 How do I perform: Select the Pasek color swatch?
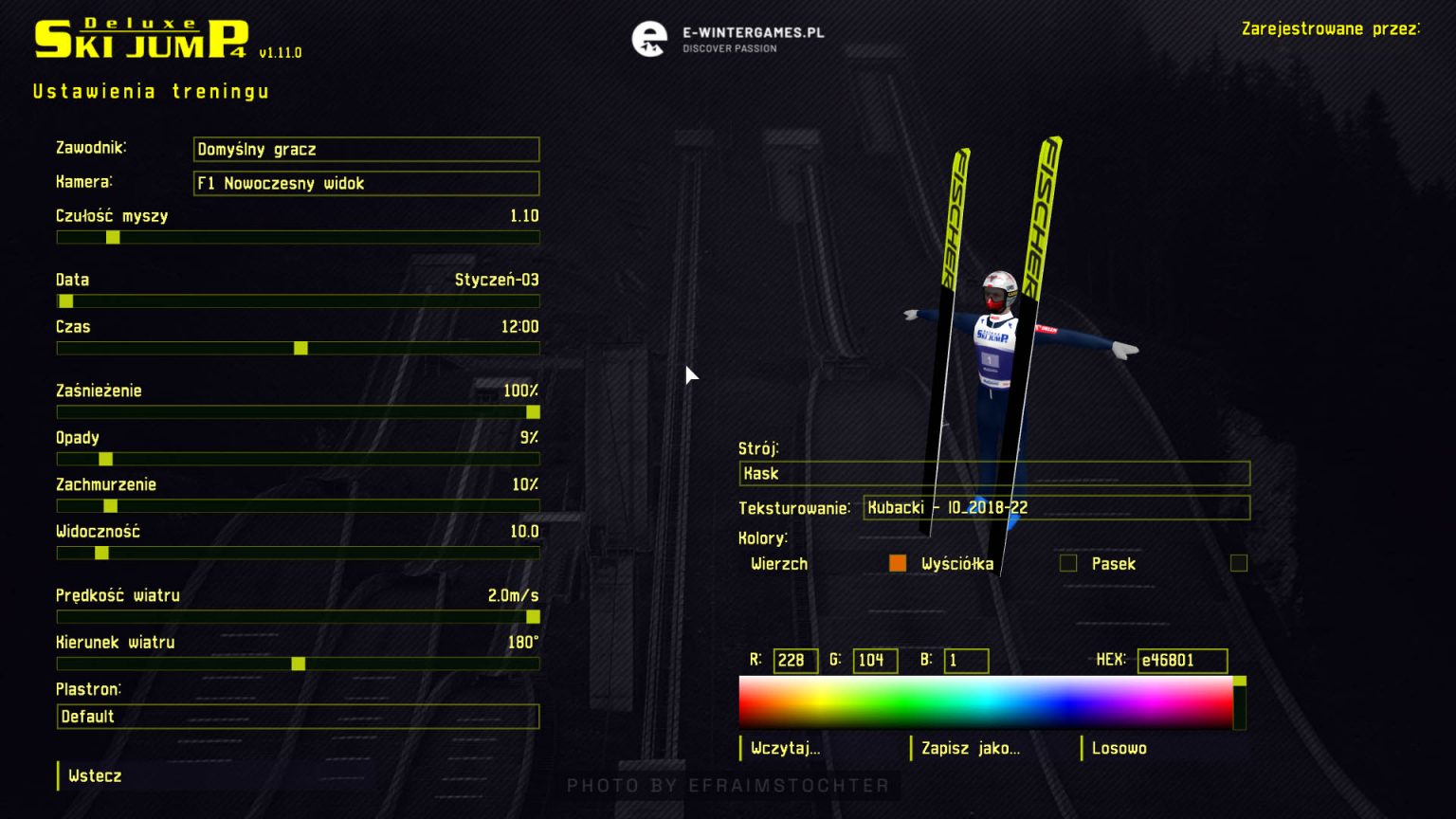[1238, 563]
